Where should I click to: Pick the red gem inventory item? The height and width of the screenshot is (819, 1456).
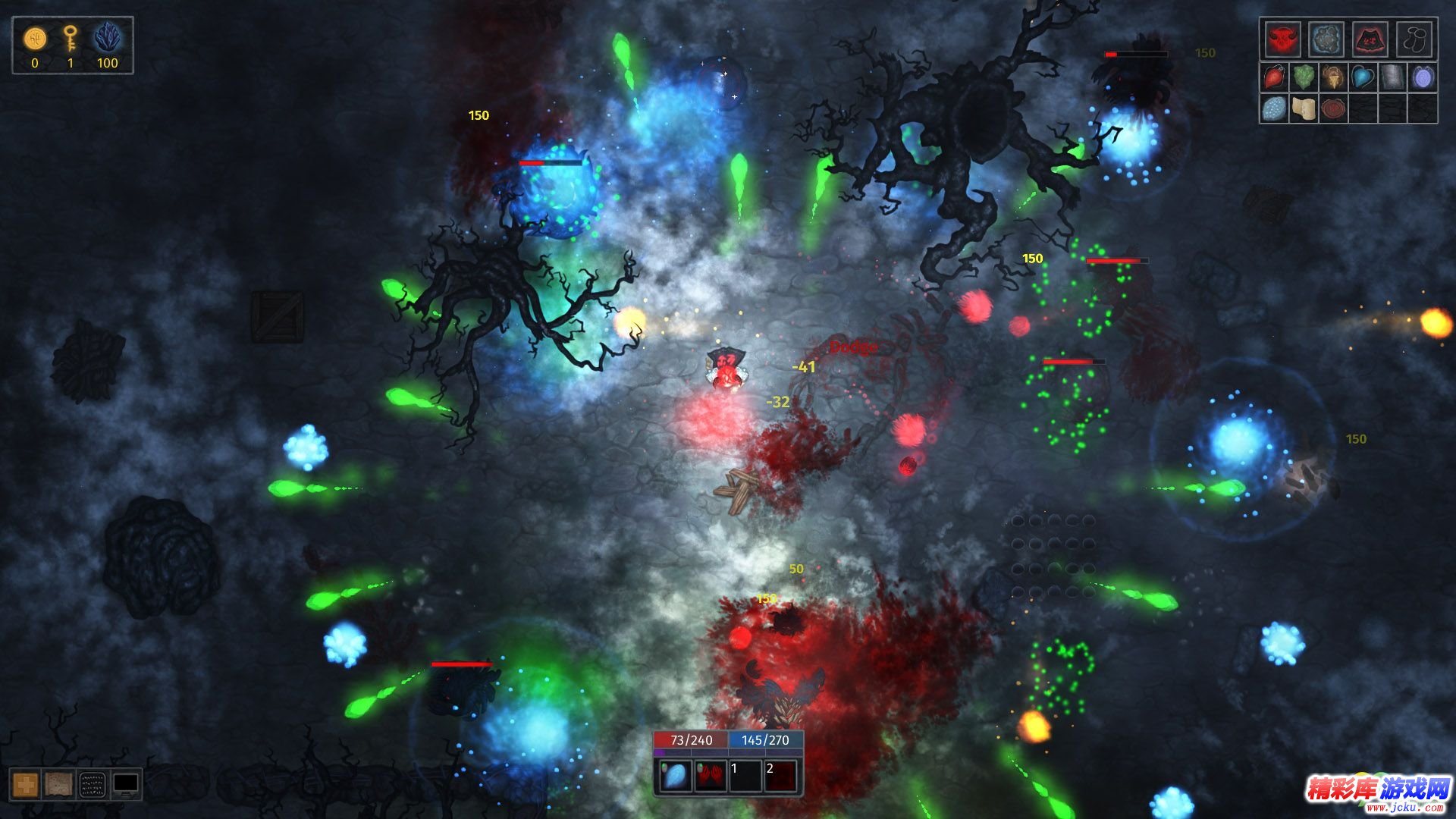pos(1274,77)
